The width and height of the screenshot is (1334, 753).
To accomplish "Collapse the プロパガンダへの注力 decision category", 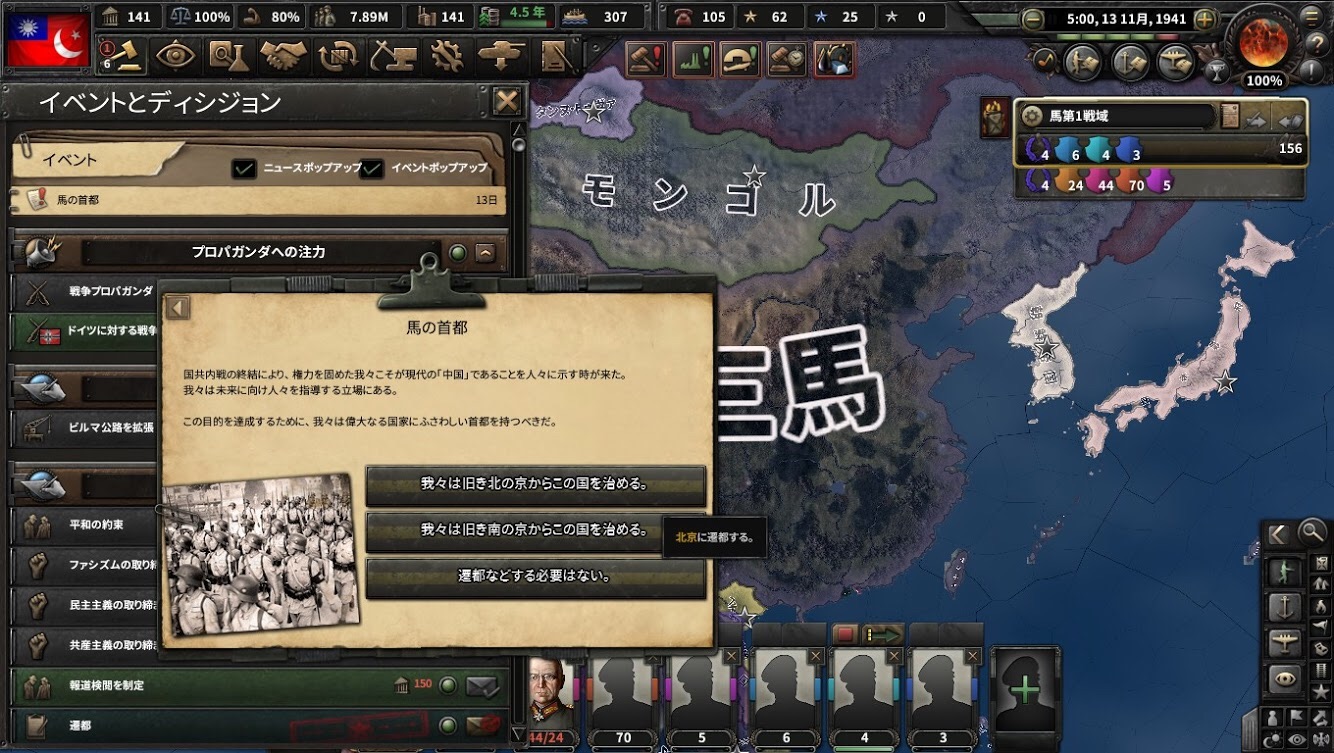I will coord(487,253).
